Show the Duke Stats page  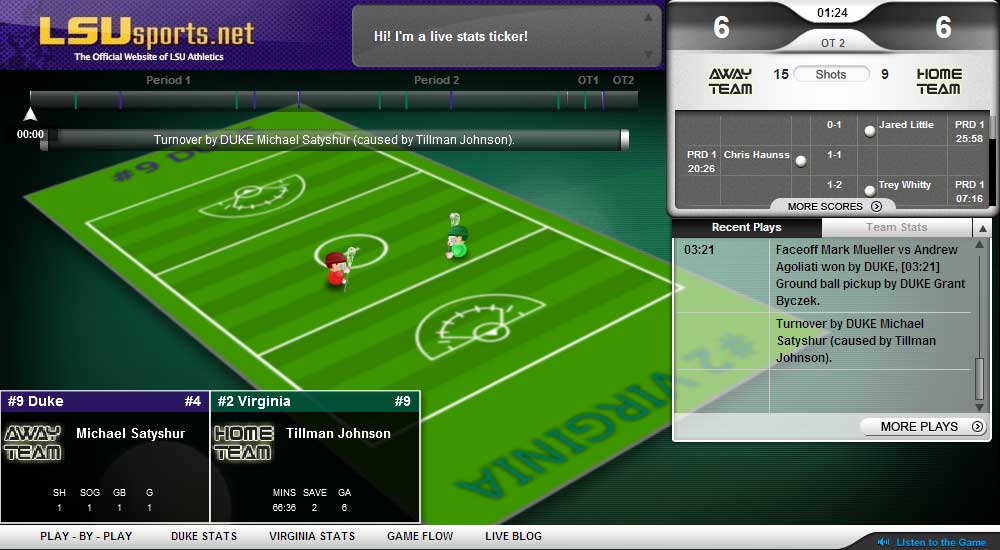tap(204, 536)
